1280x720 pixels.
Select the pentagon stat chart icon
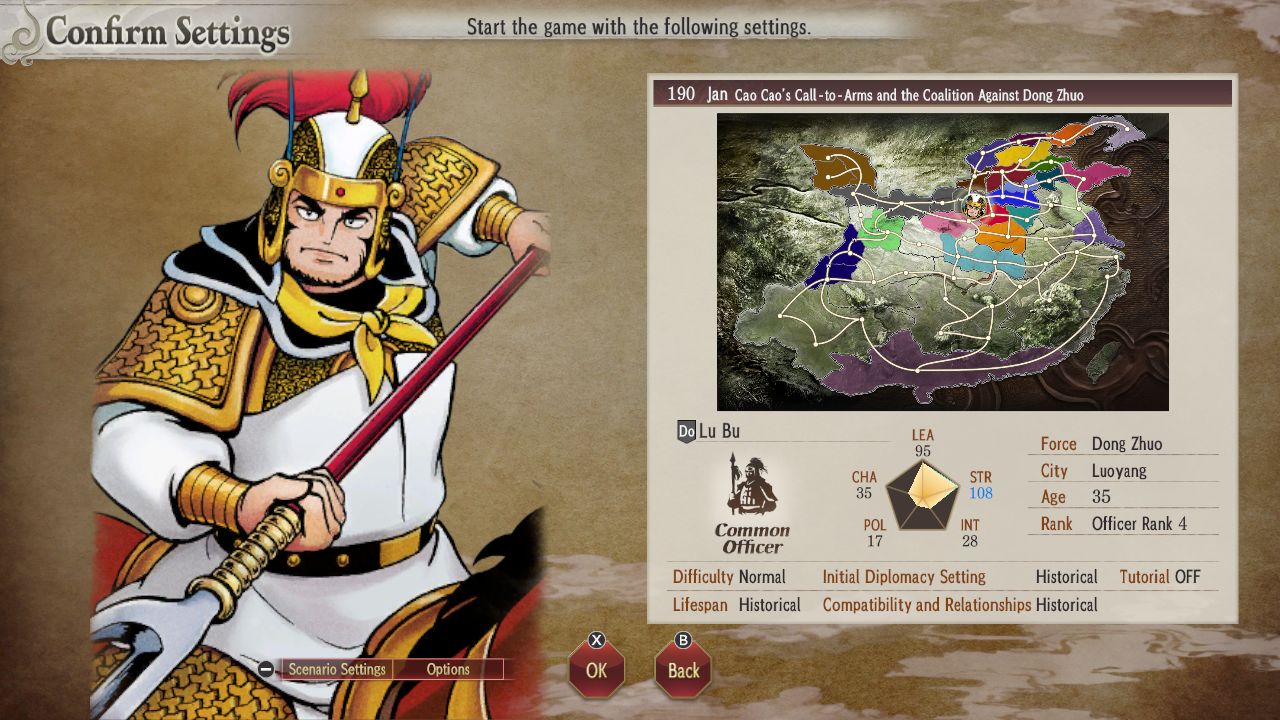pos(922,495)
